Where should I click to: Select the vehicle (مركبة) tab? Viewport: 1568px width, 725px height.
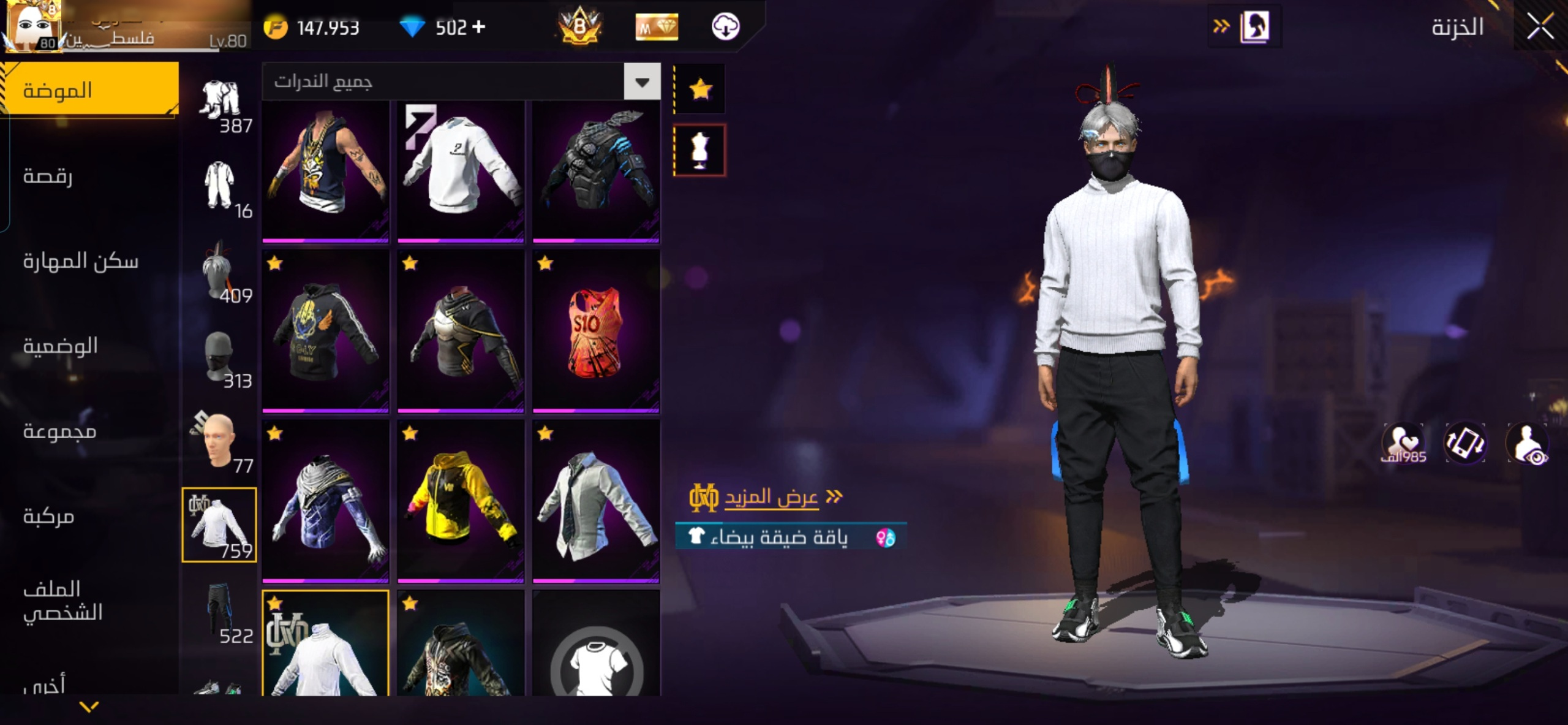click(48, 517)
